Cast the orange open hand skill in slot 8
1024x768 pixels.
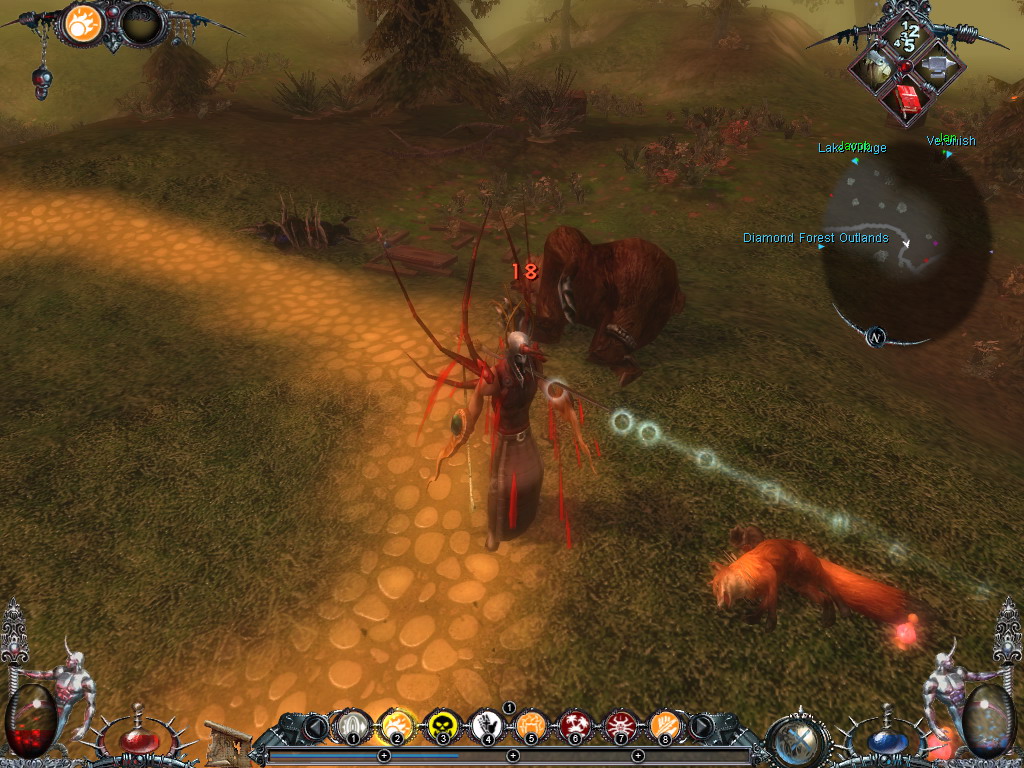665,724
